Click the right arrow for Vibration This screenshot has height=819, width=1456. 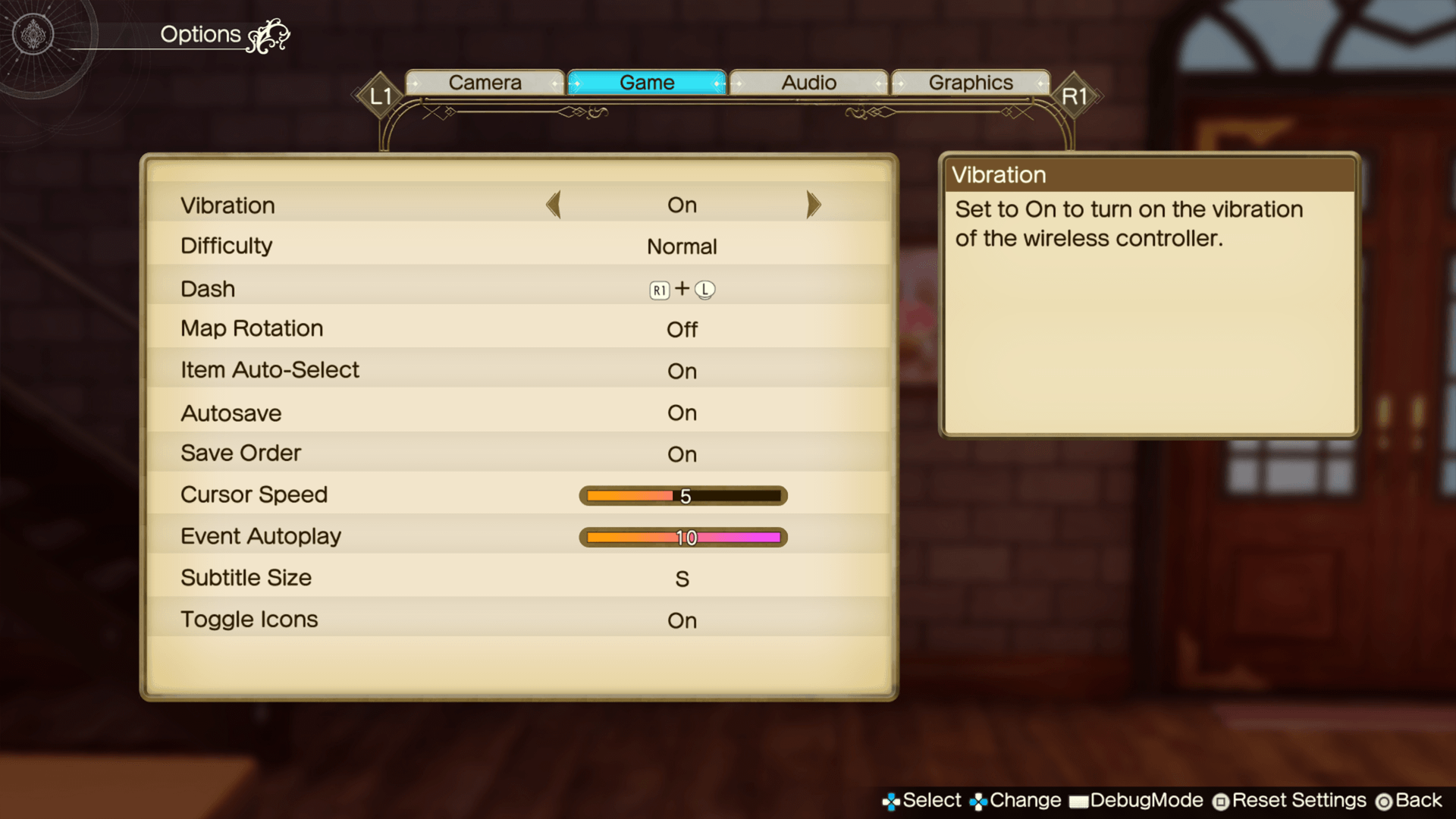(x=813, y=205)
